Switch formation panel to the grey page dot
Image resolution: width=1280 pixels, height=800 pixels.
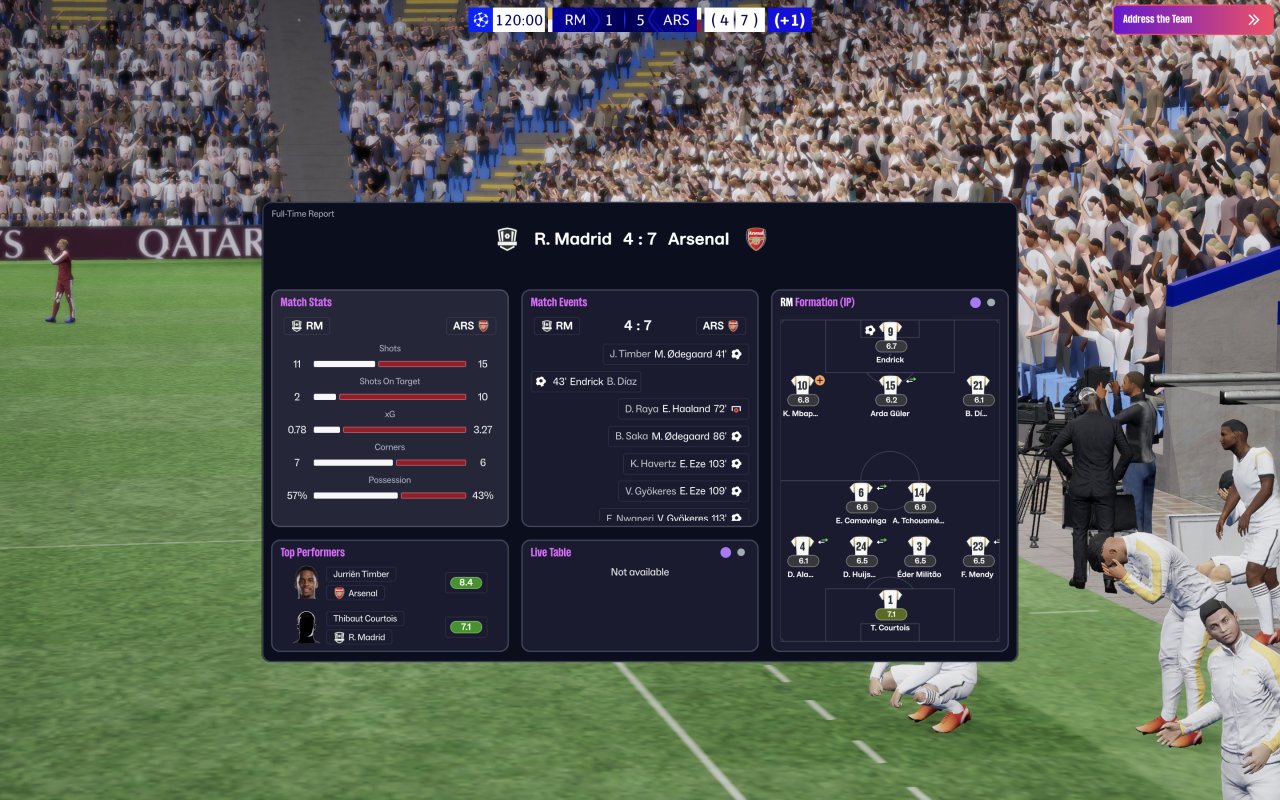point(991,302)
